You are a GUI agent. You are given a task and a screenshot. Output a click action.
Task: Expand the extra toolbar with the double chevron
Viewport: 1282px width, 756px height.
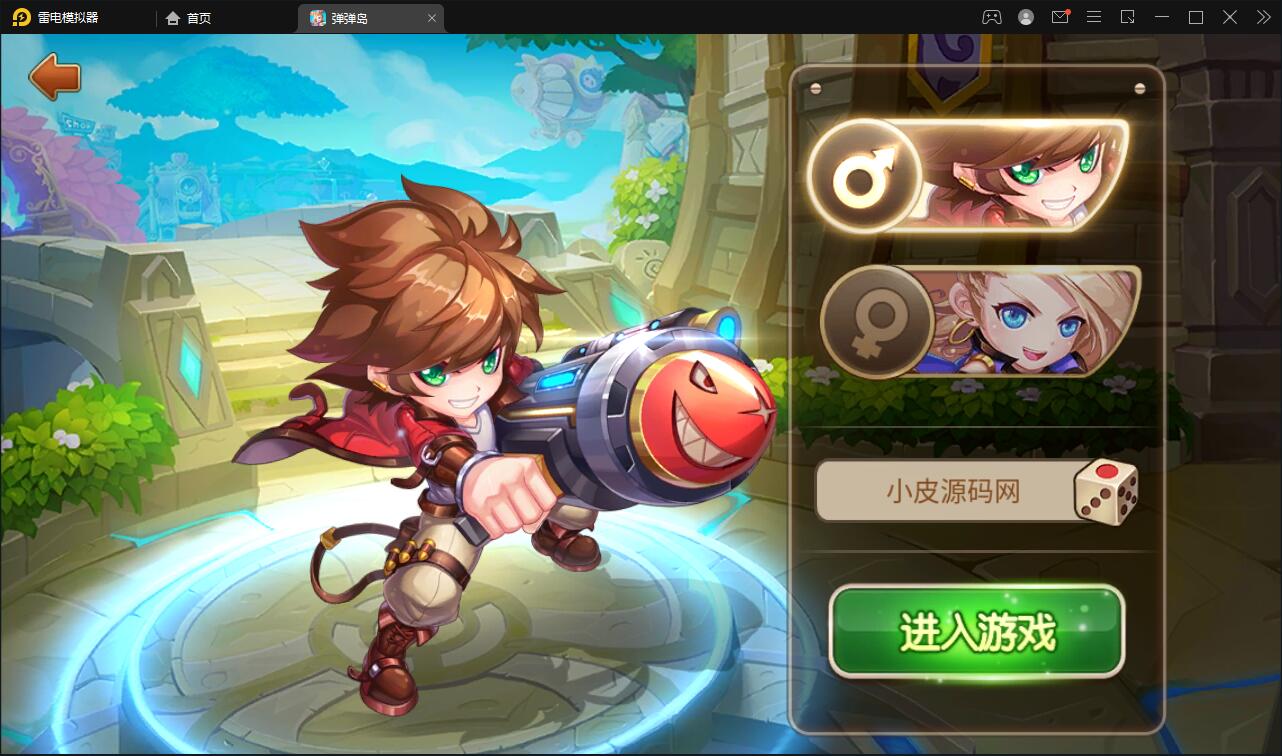tap(1262, 17)
